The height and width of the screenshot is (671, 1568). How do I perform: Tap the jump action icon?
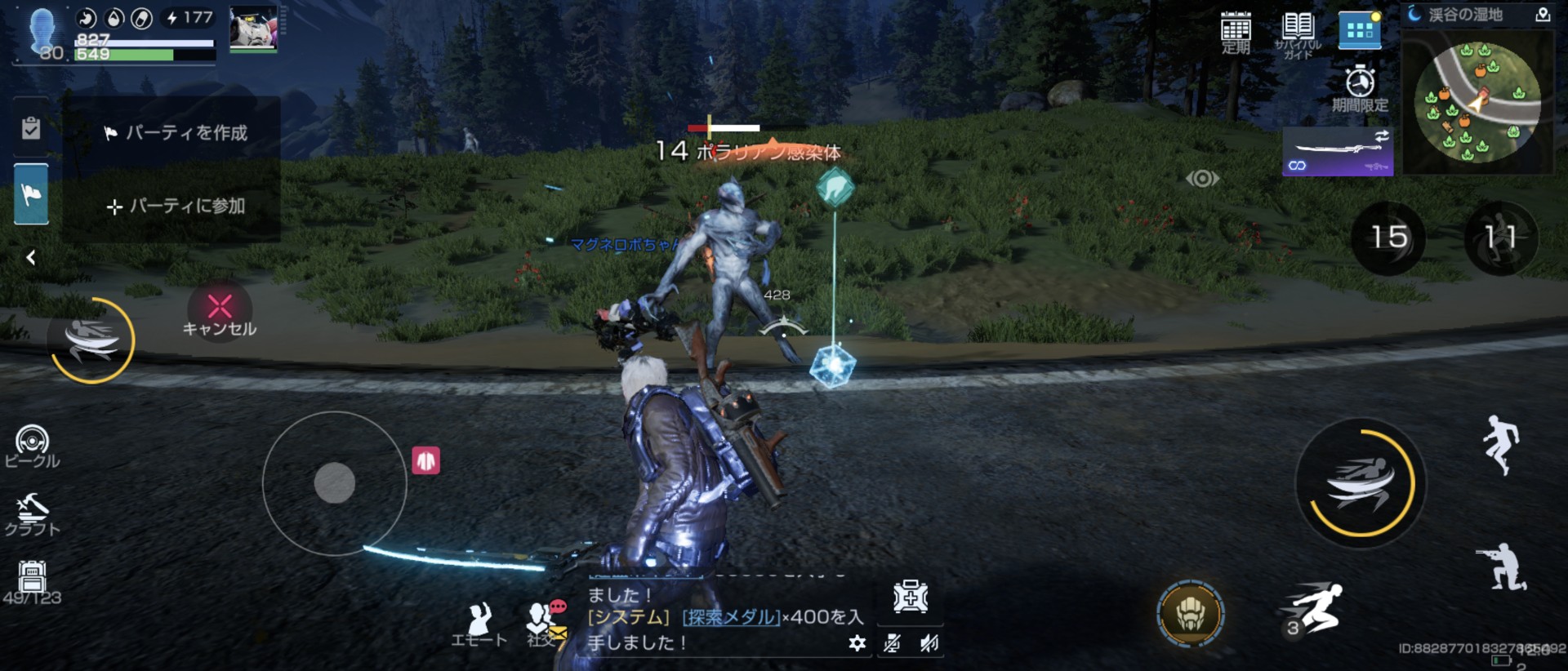click(1501, 444)
